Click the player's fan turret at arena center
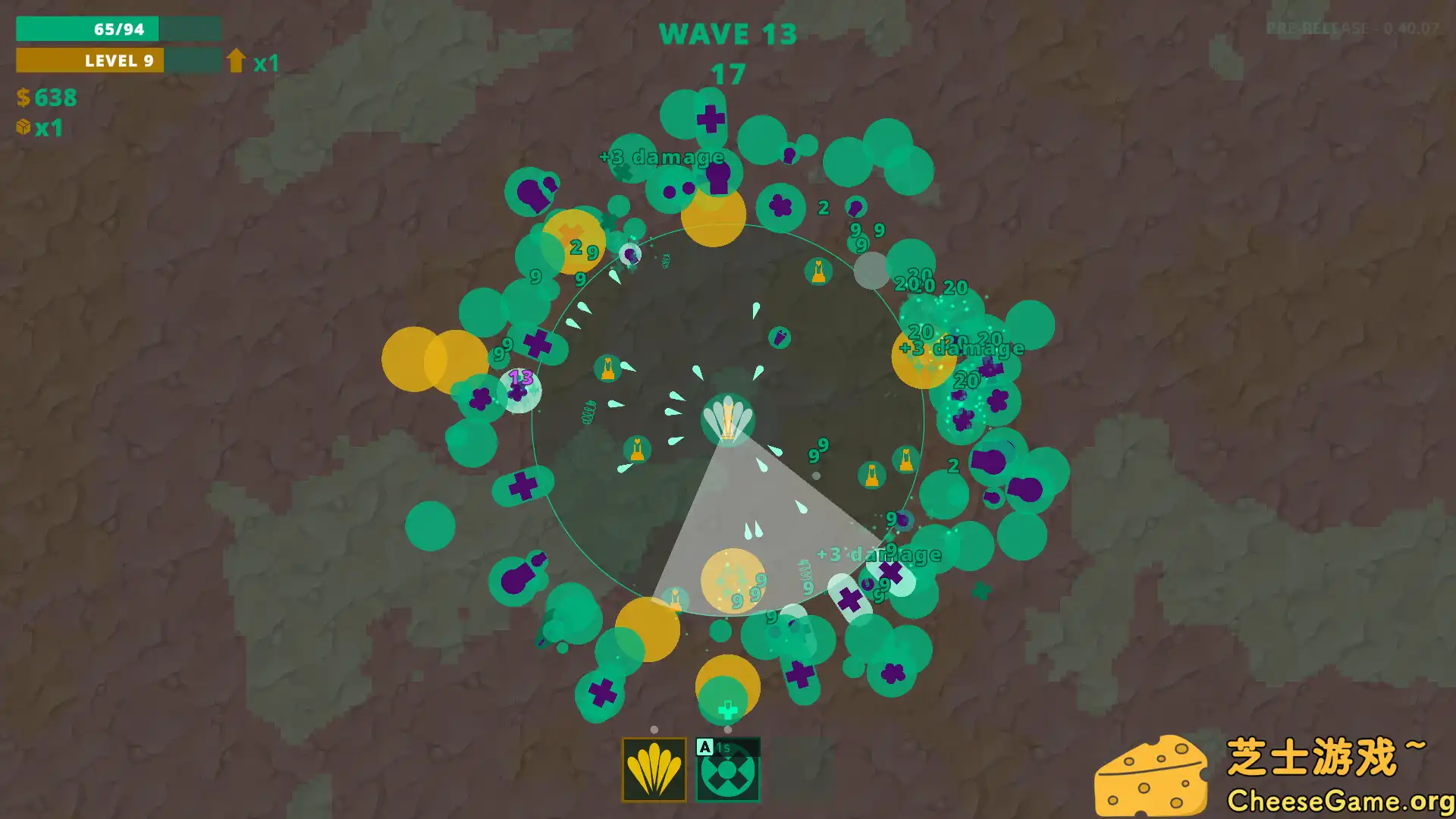 tap(726, 421)
